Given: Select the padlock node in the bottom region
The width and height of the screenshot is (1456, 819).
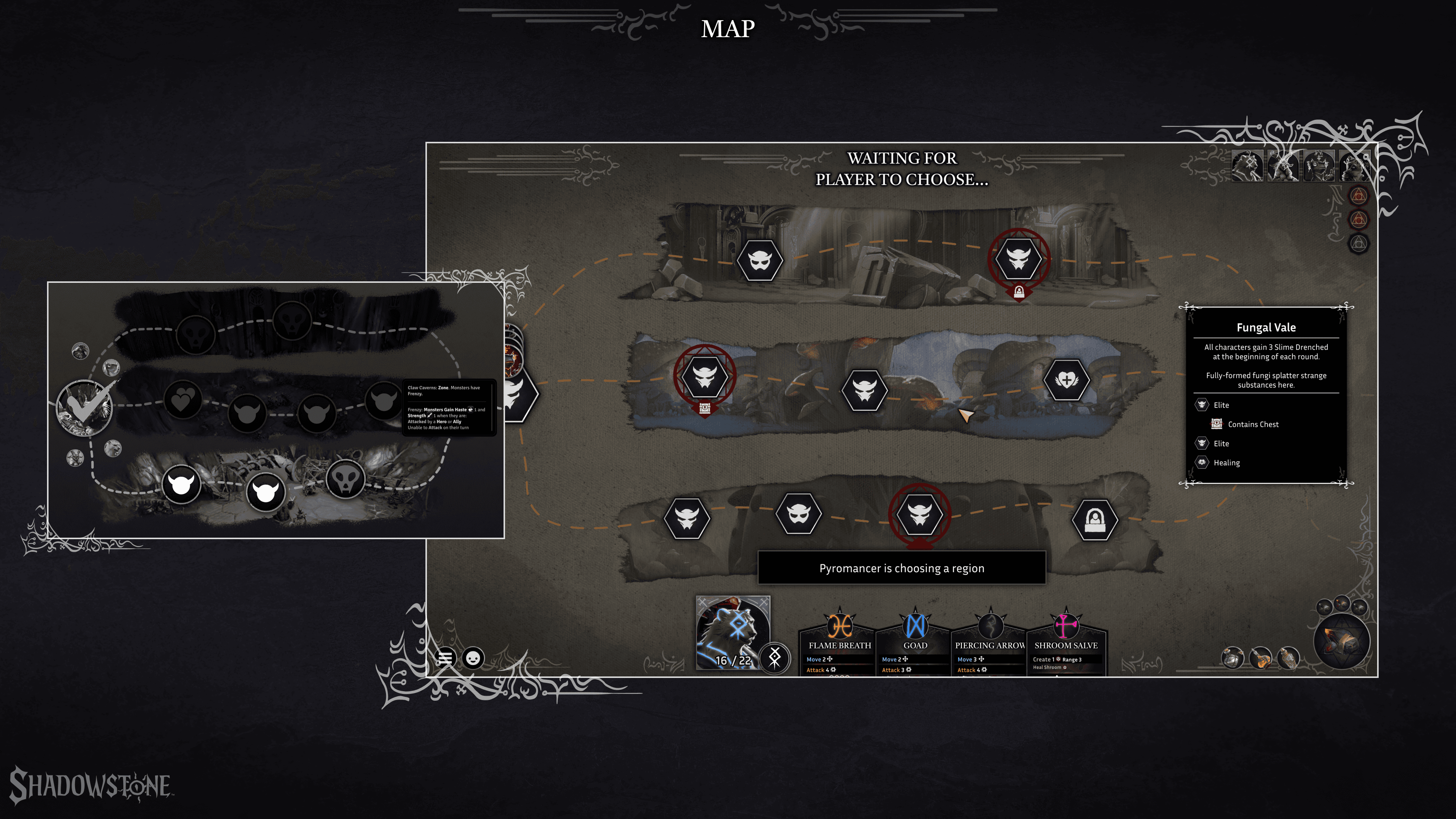Looking at the screenshot, I should click(x=1094, y=519).
